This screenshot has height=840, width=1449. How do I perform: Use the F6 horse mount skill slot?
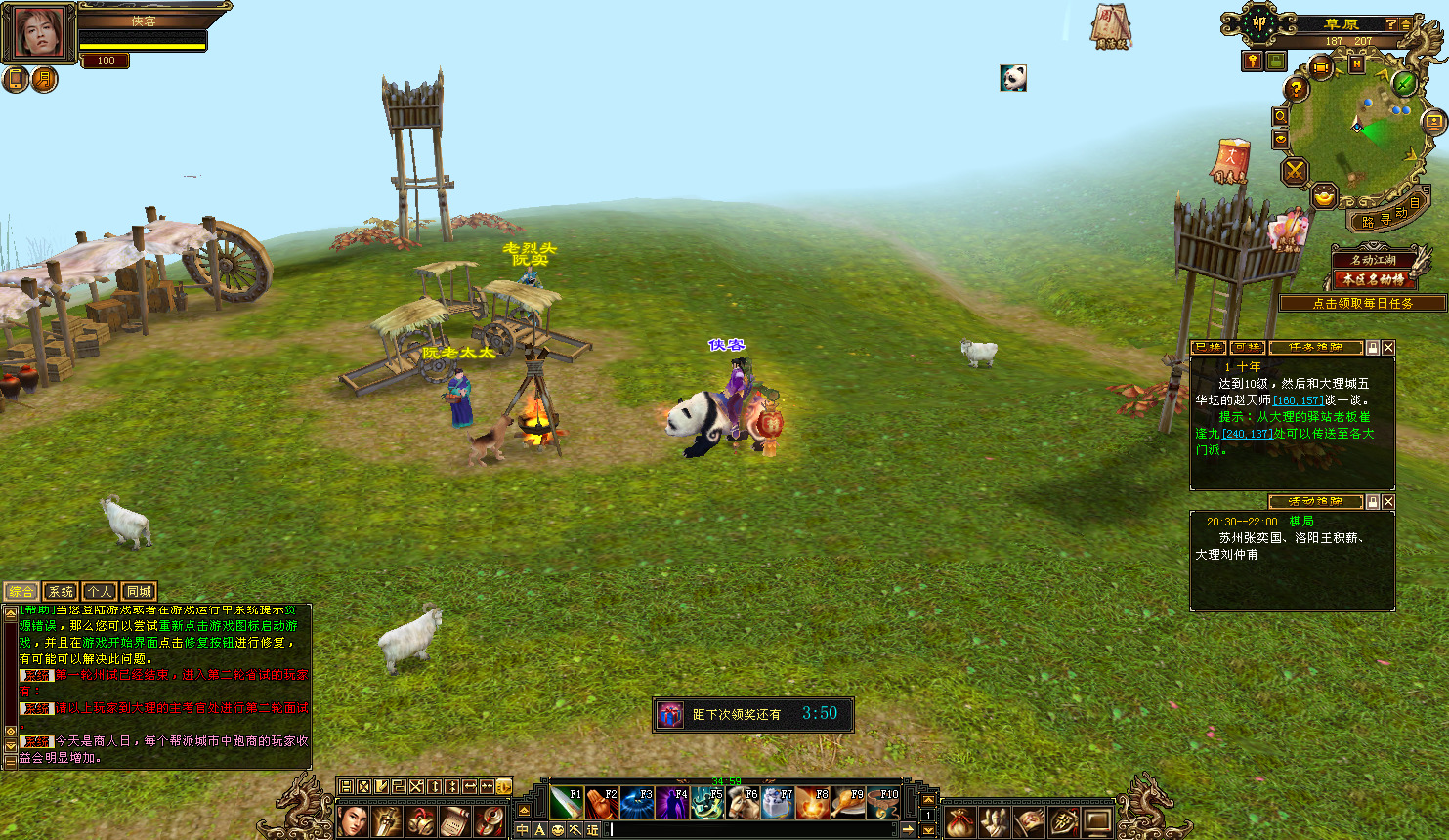743,803
